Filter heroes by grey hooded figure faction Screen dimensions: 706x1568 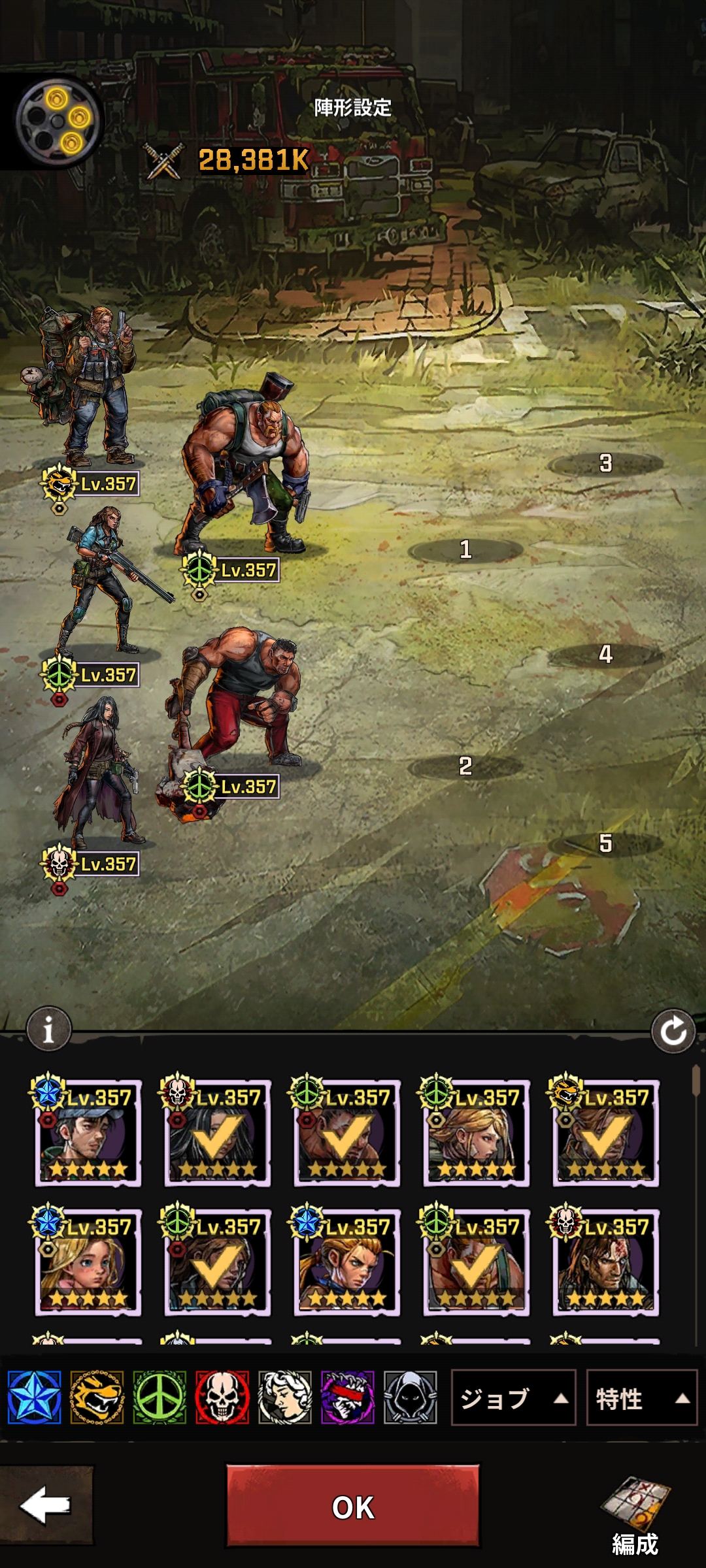(410, 1398)
